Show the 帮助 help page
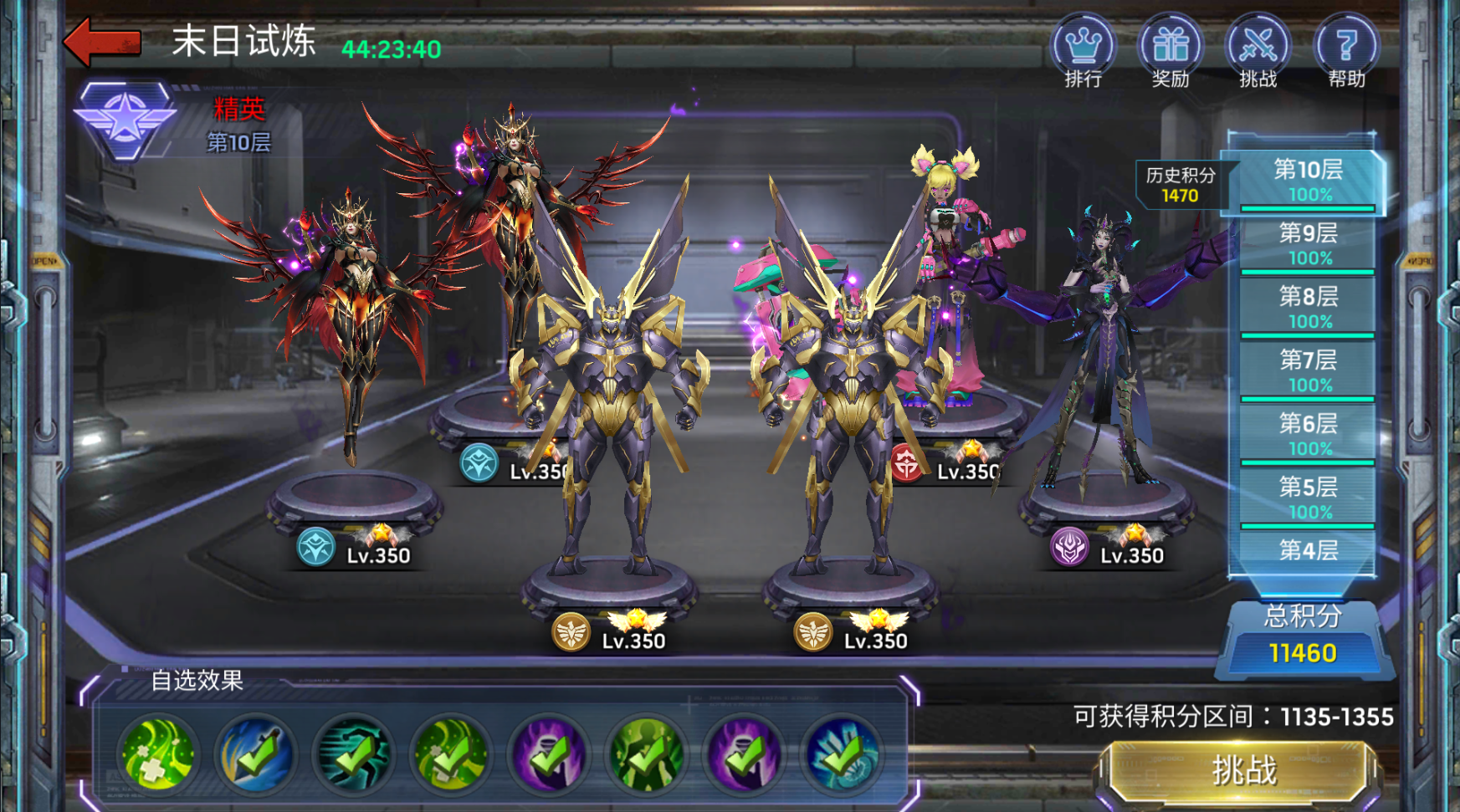The image size is (1460, 812). pyautogui.click(x=1345, y=50)
